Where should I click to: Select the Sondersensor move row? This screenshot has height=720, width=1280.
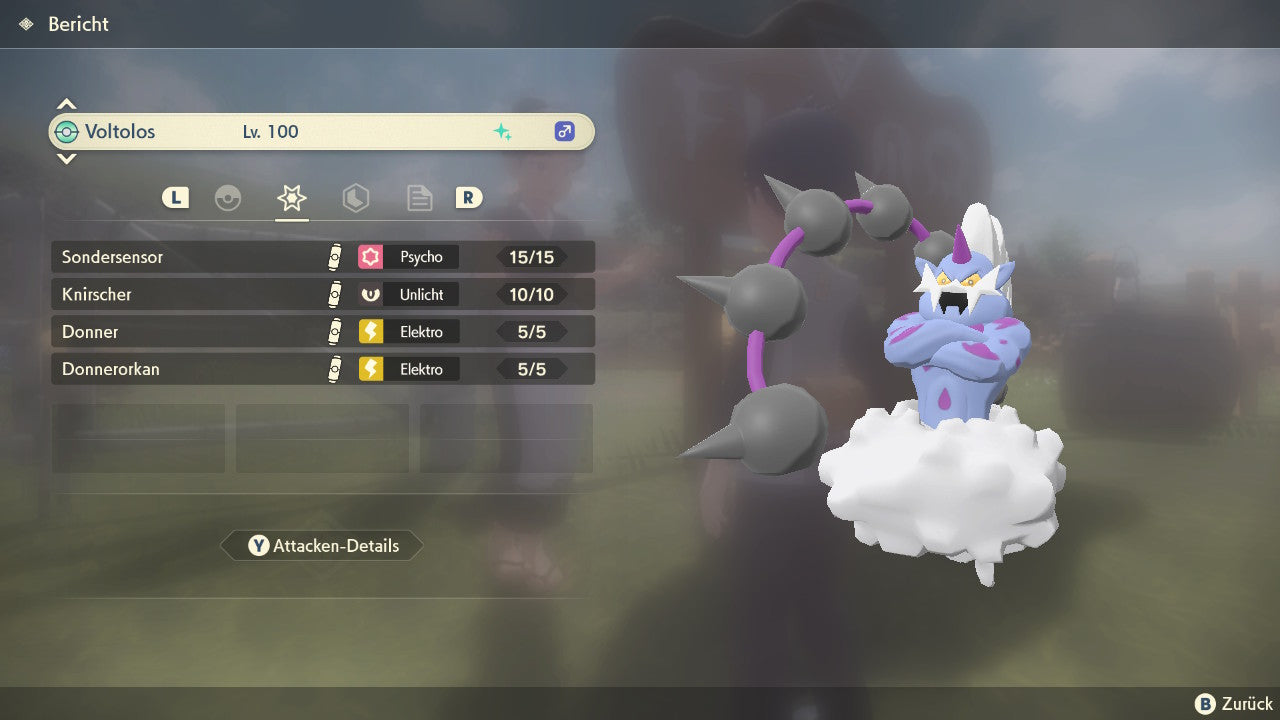(322, 257)
